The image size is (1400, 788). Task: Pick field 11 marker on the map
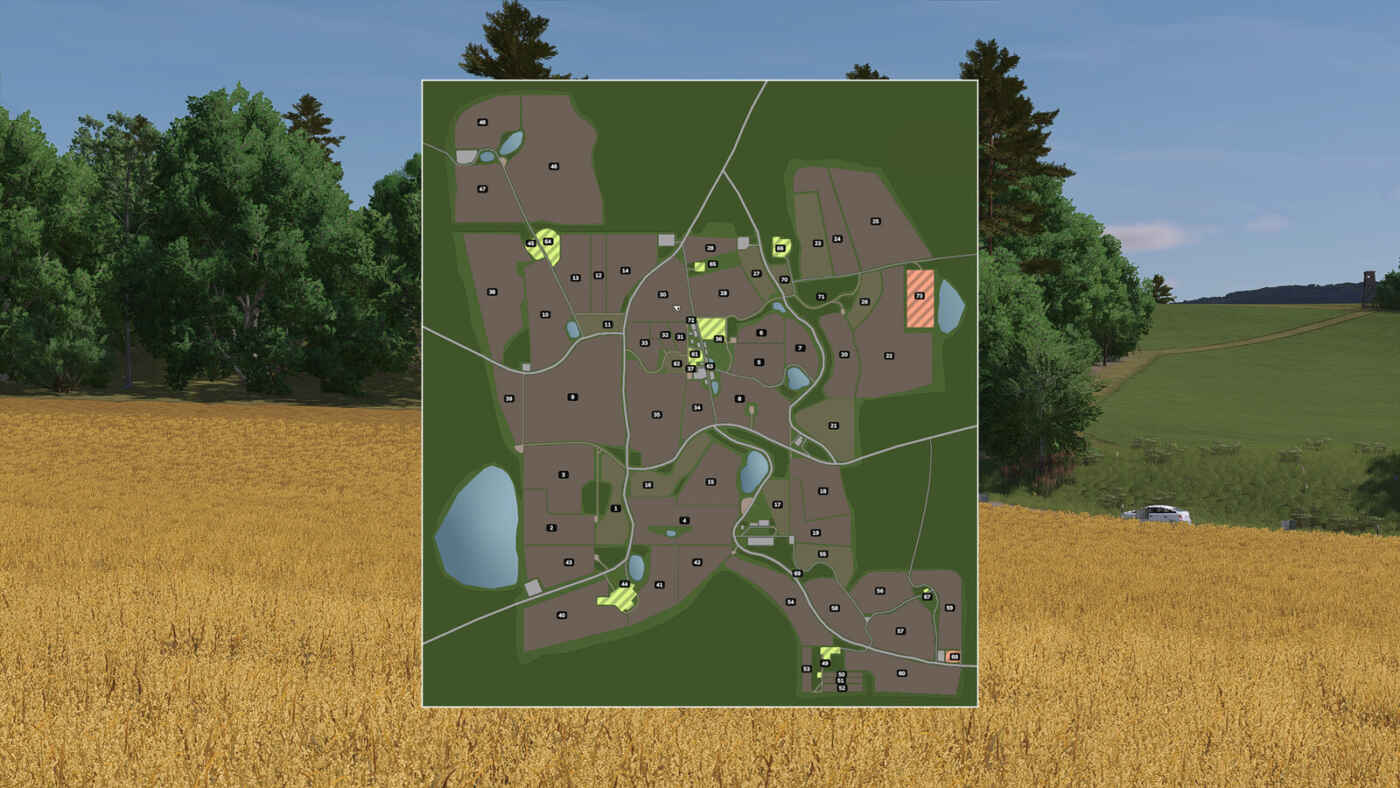tap(607, 324)
